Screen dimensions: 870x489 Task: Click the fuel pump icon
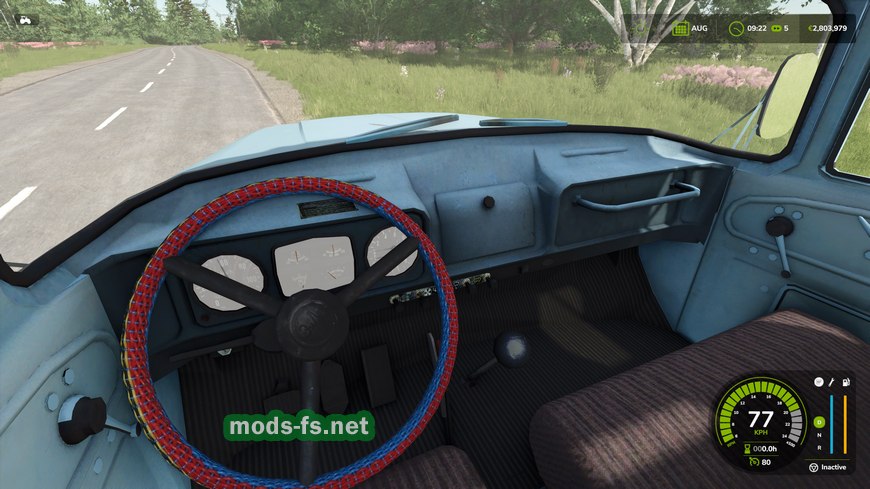(846, 382)
